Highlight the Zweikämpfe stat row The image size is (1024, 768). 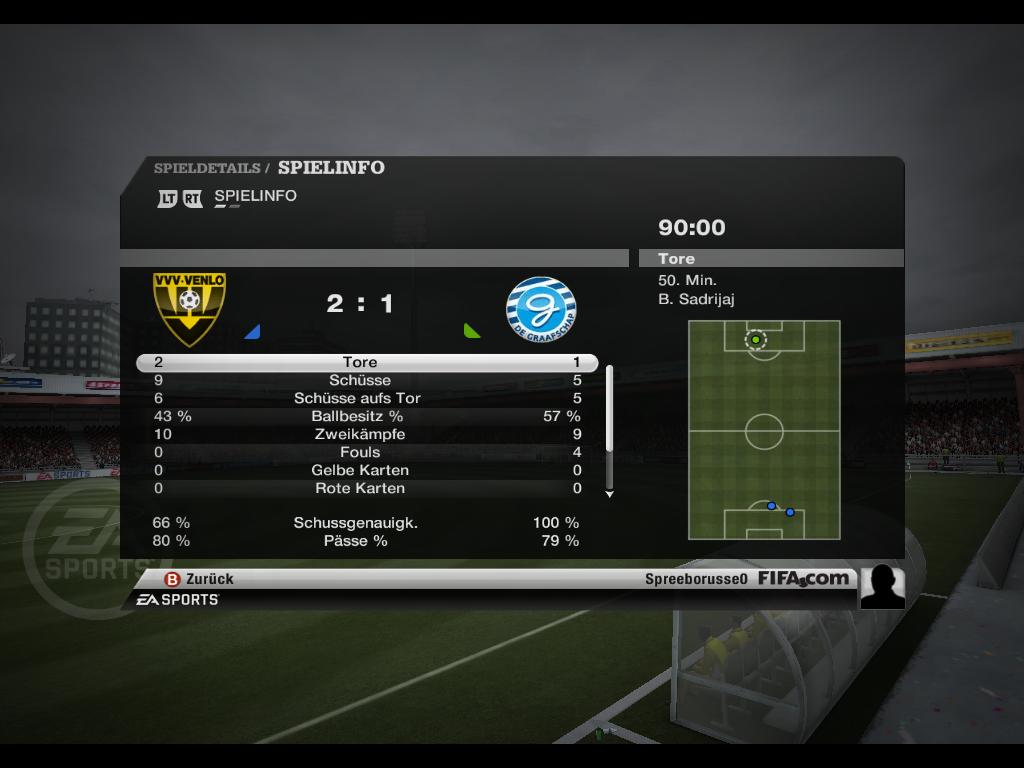point(366,434)
